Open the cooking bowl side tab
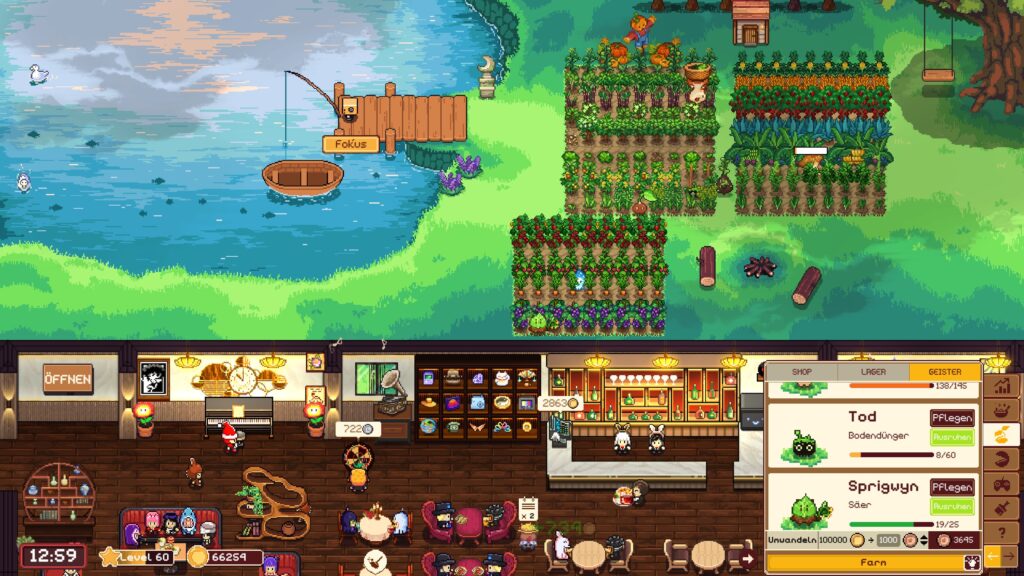This screenshot has width=1024, height=576. point(1002,410)
